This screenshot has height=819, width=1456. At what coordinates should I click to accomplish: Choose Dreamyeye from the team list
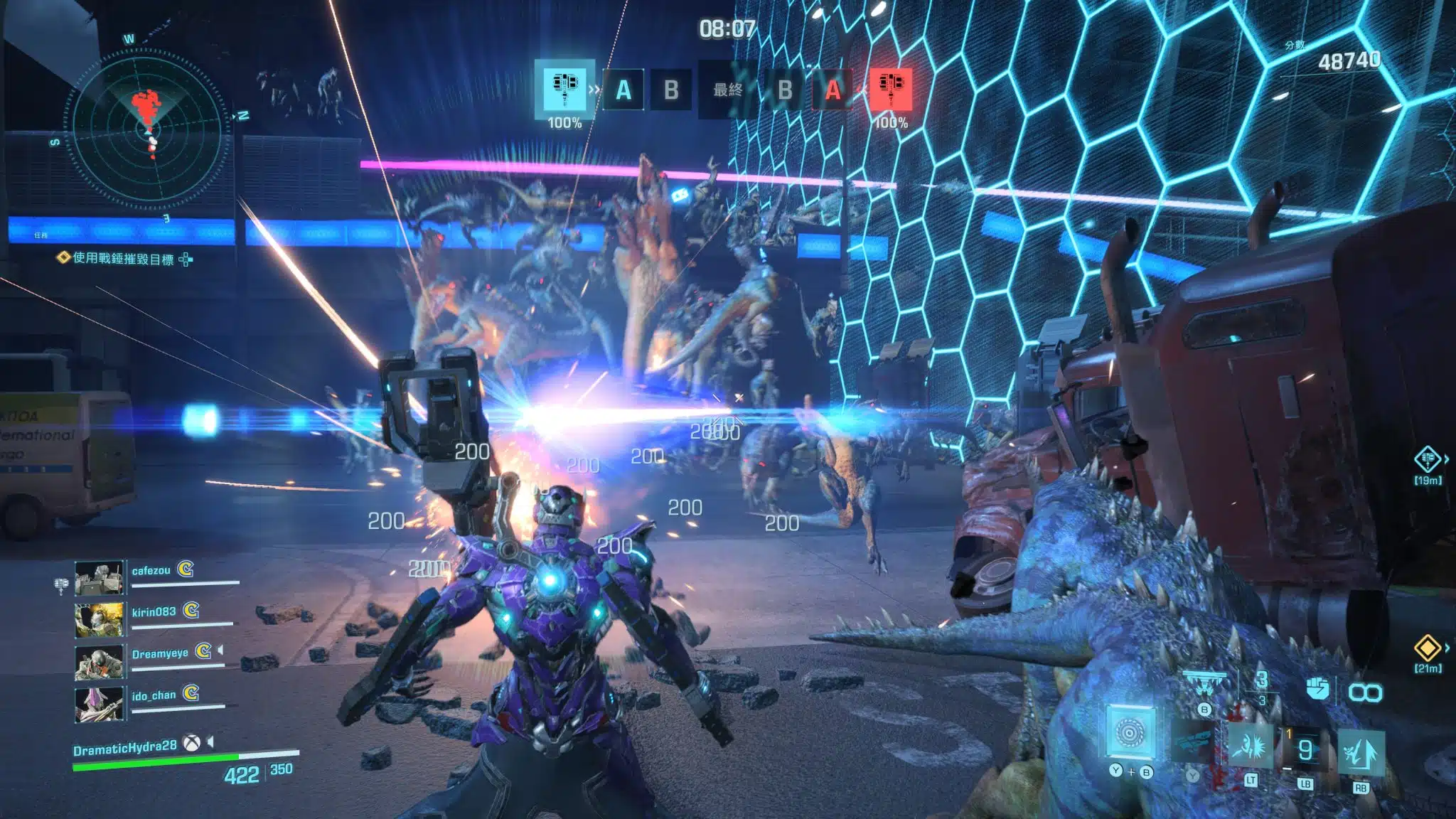pos(159,654)
